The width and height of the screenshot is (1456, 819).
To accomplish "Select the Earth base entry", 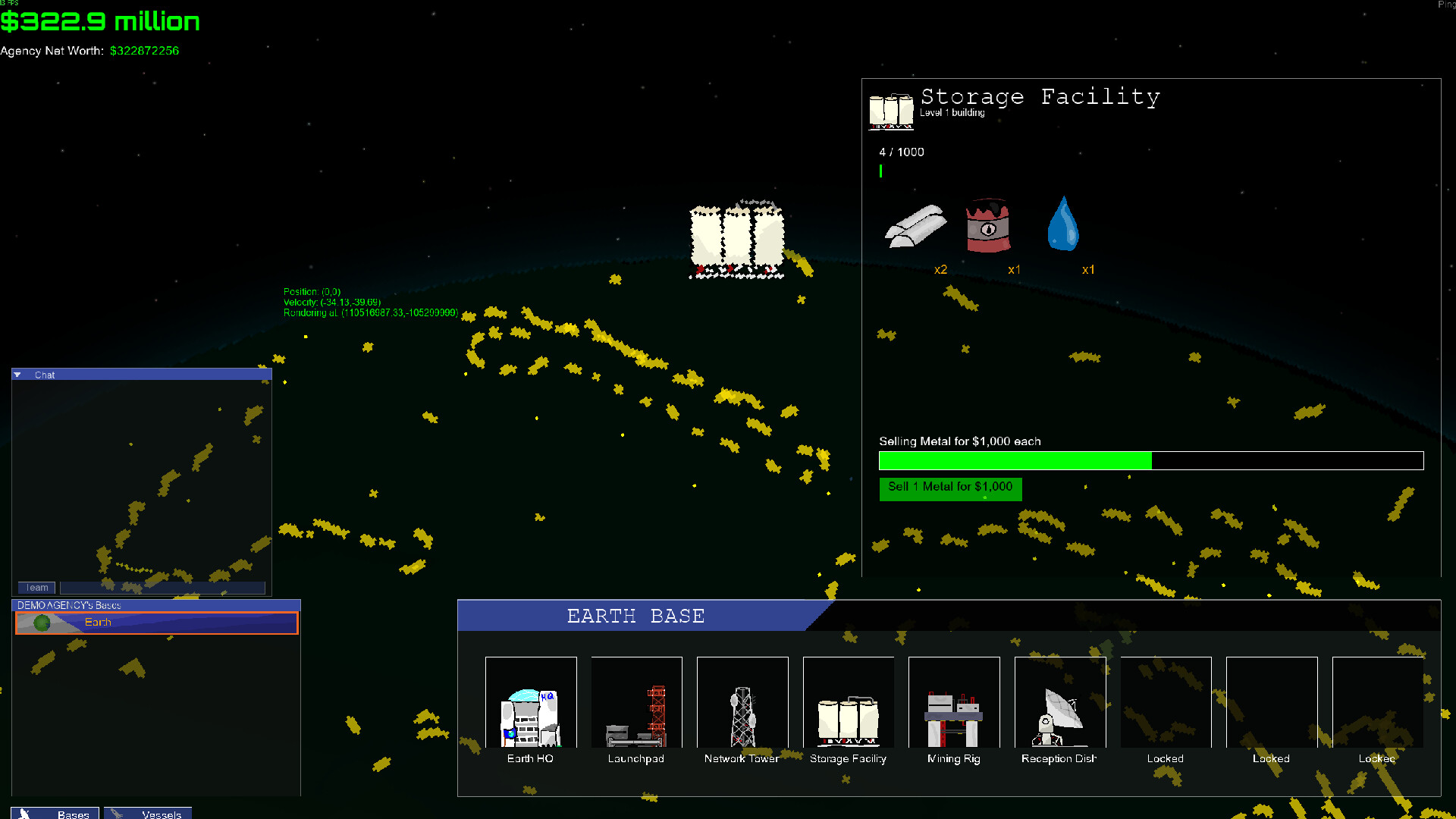I will (x=155, y=622).
